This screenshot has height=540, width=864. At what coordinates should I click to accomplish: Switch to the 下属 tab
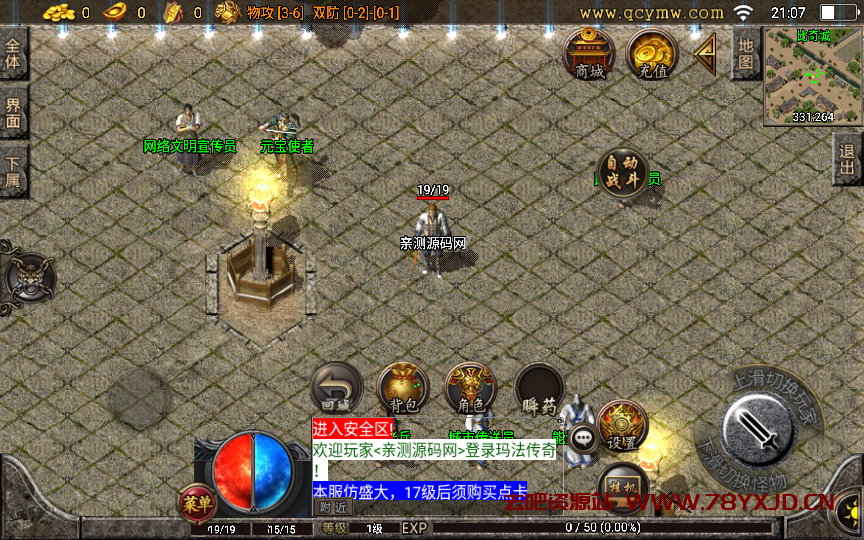tap(13, 170)
